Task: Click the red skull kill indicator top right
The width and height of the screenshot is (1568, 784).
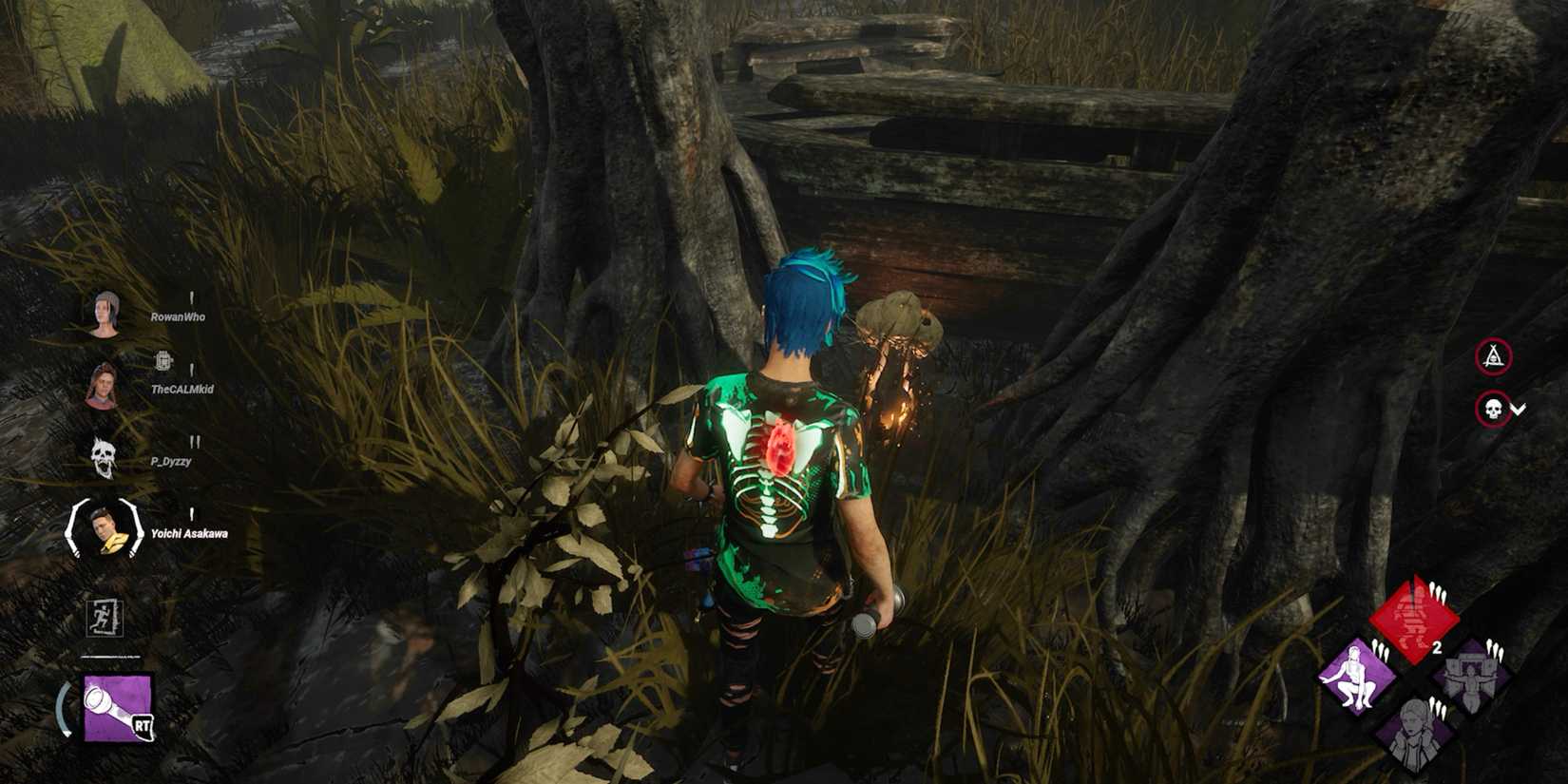Action: click(1493, 408)
